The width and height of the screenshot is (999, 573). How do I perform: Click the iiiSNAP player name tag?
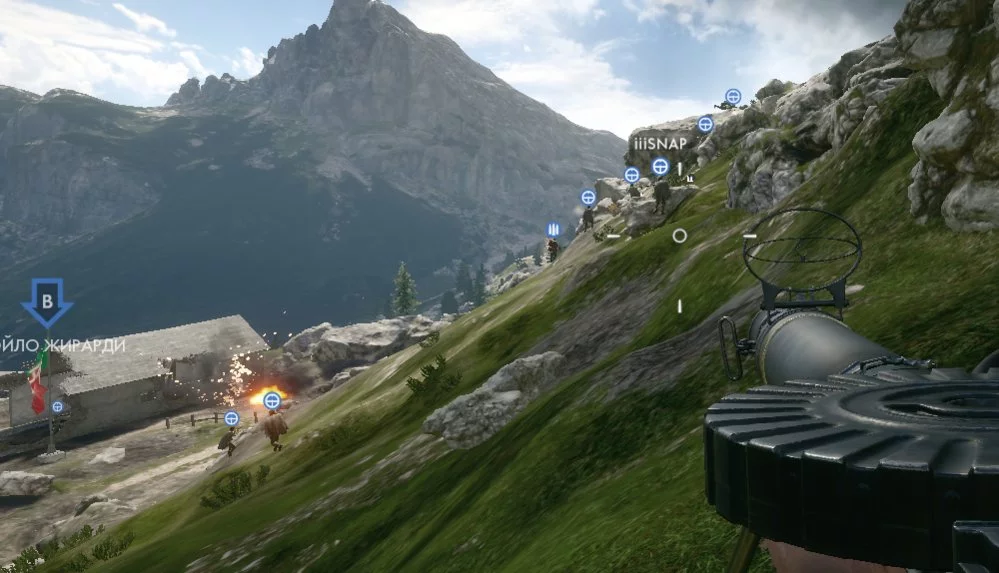(x=659, y=144)
